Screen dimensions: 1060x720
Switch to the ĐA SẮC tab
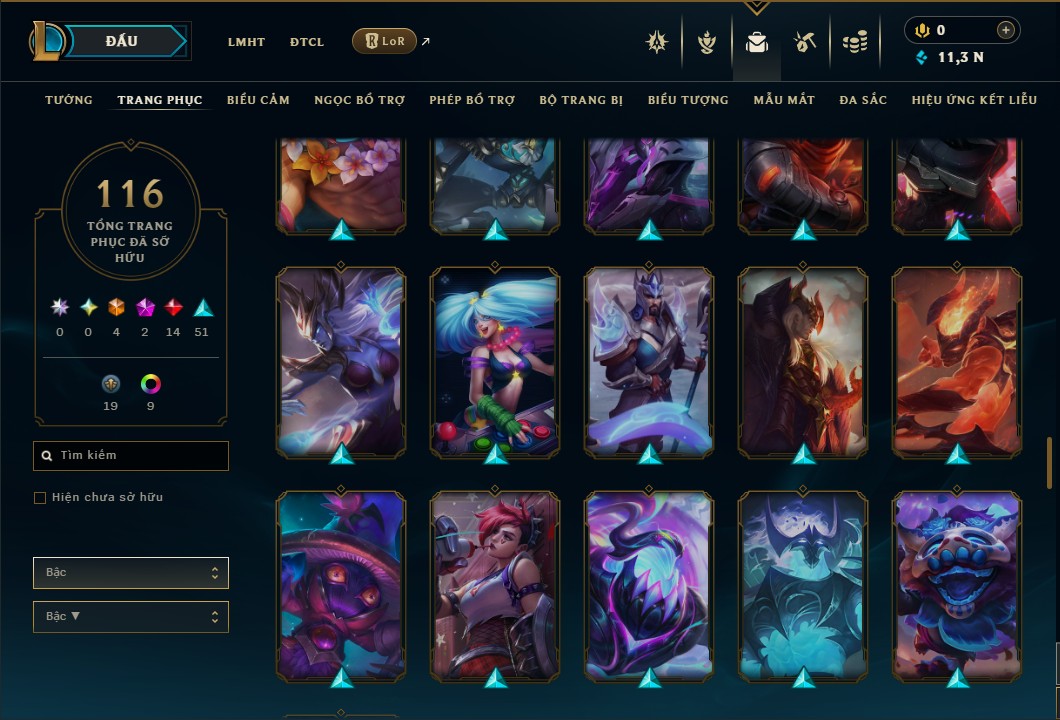point(863,100)
